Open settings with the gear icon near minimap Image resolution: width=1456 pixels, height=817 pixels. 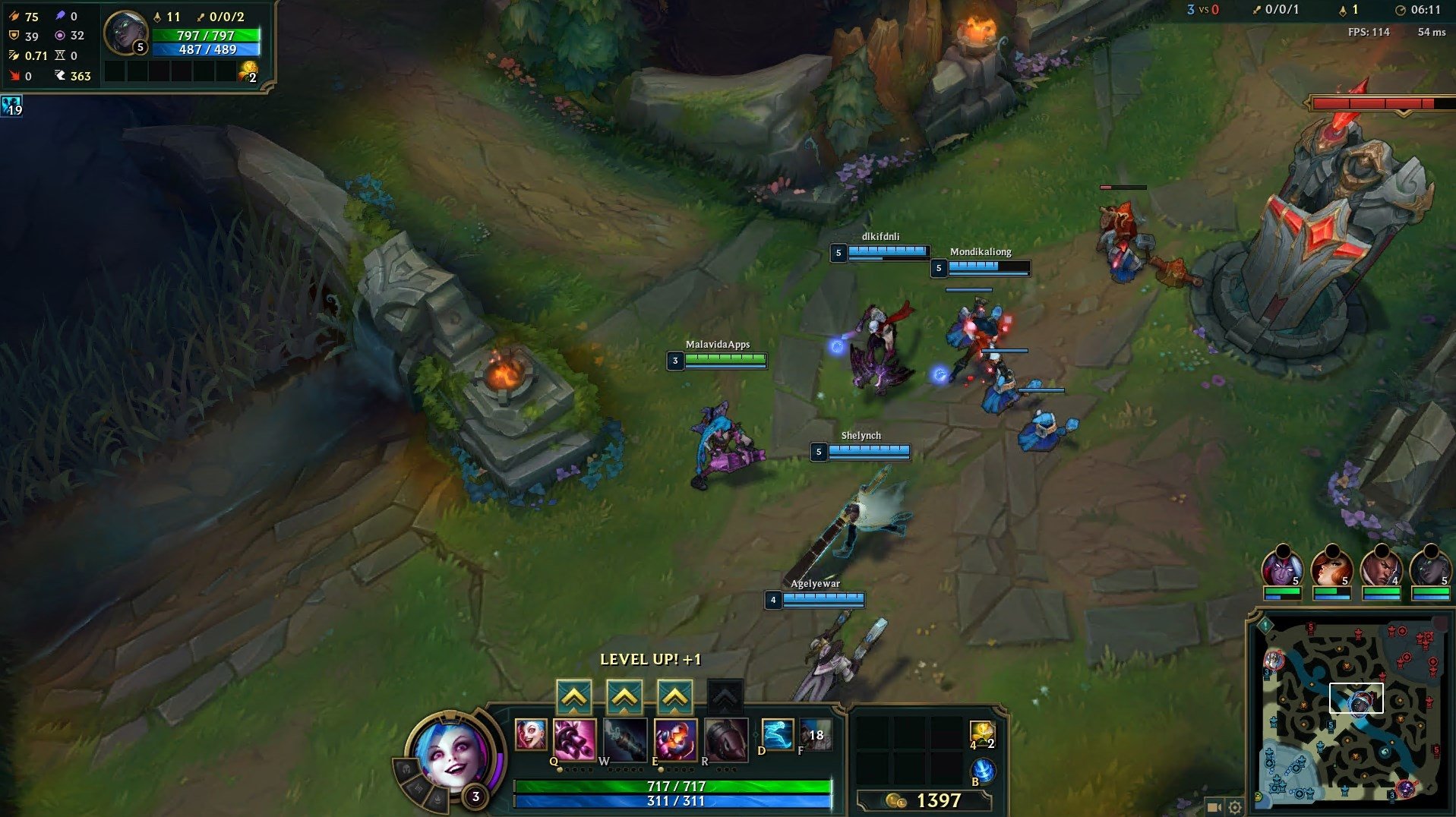click(1235, 808)
